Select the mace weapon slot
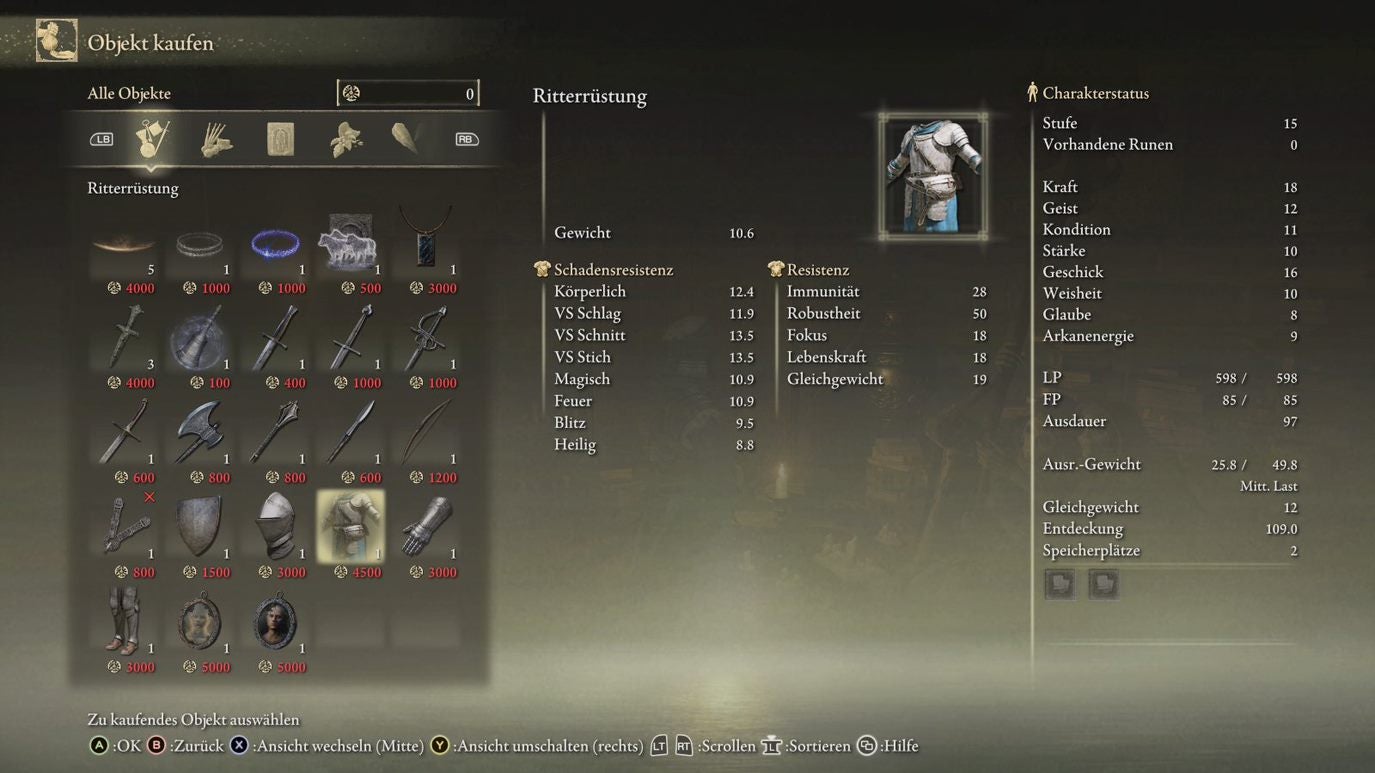 [x=275, y=432]
